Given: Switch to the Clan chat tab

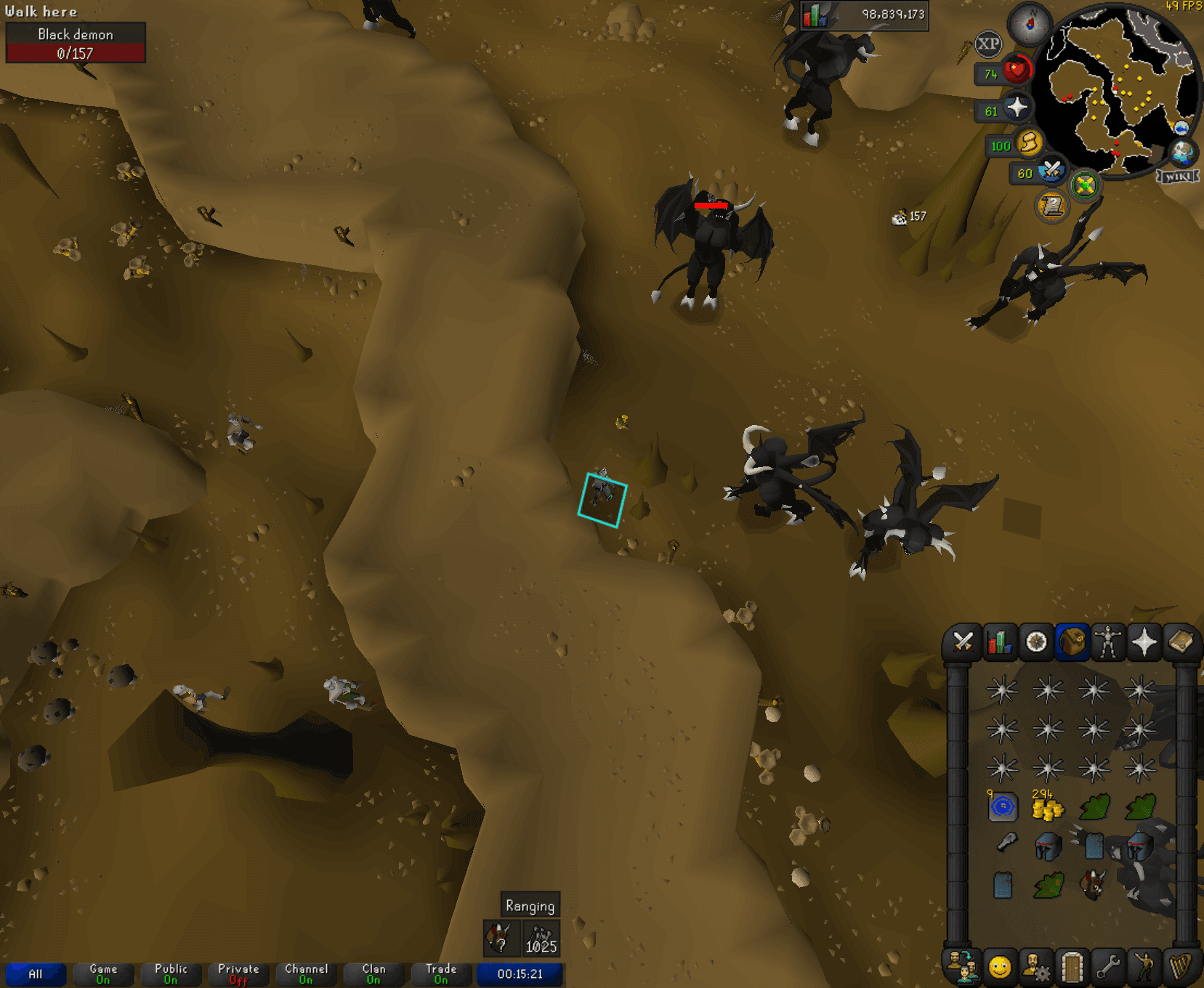Looking at the screenshot, I should tap(372, 974).
